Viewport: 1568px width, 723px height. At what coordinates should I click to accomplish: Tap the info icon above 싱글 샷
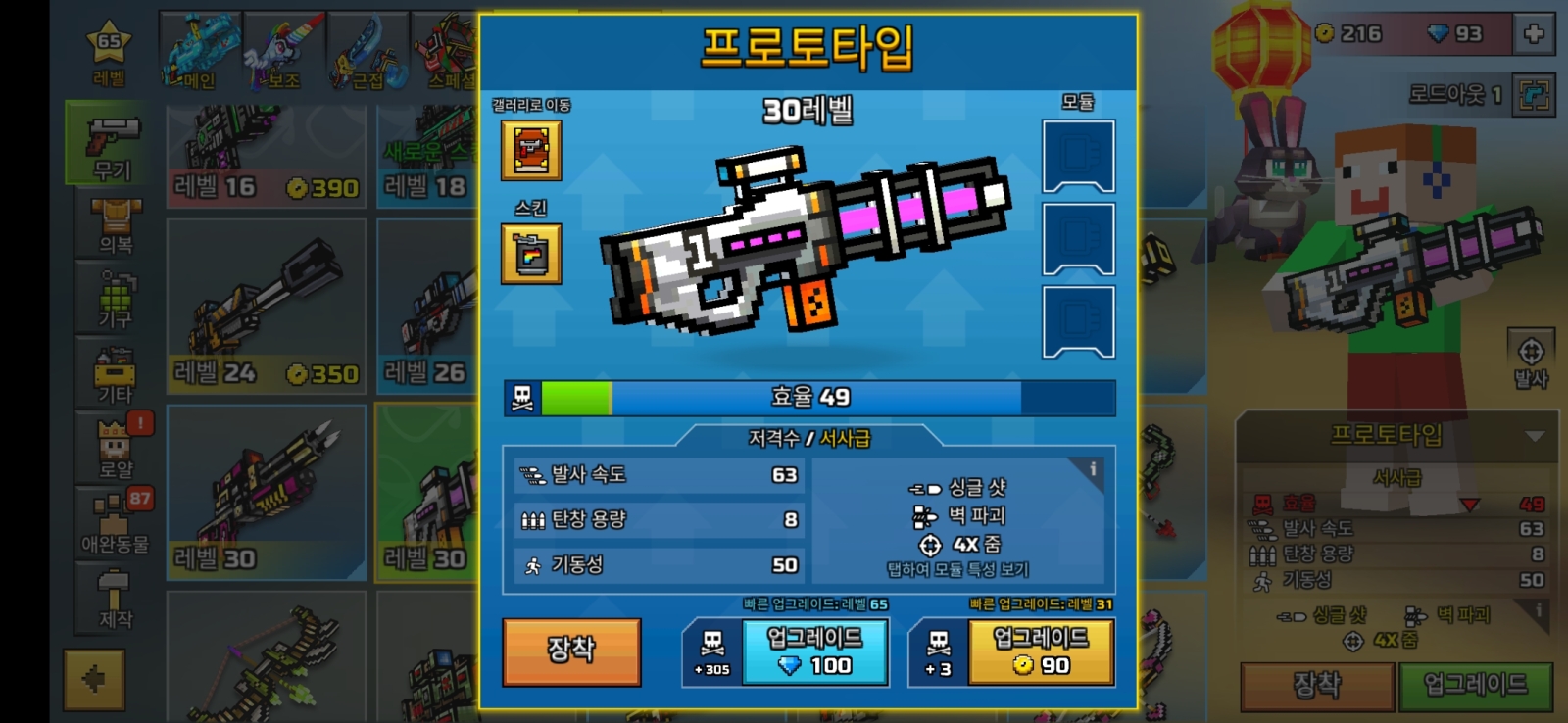pos(1091,469)
